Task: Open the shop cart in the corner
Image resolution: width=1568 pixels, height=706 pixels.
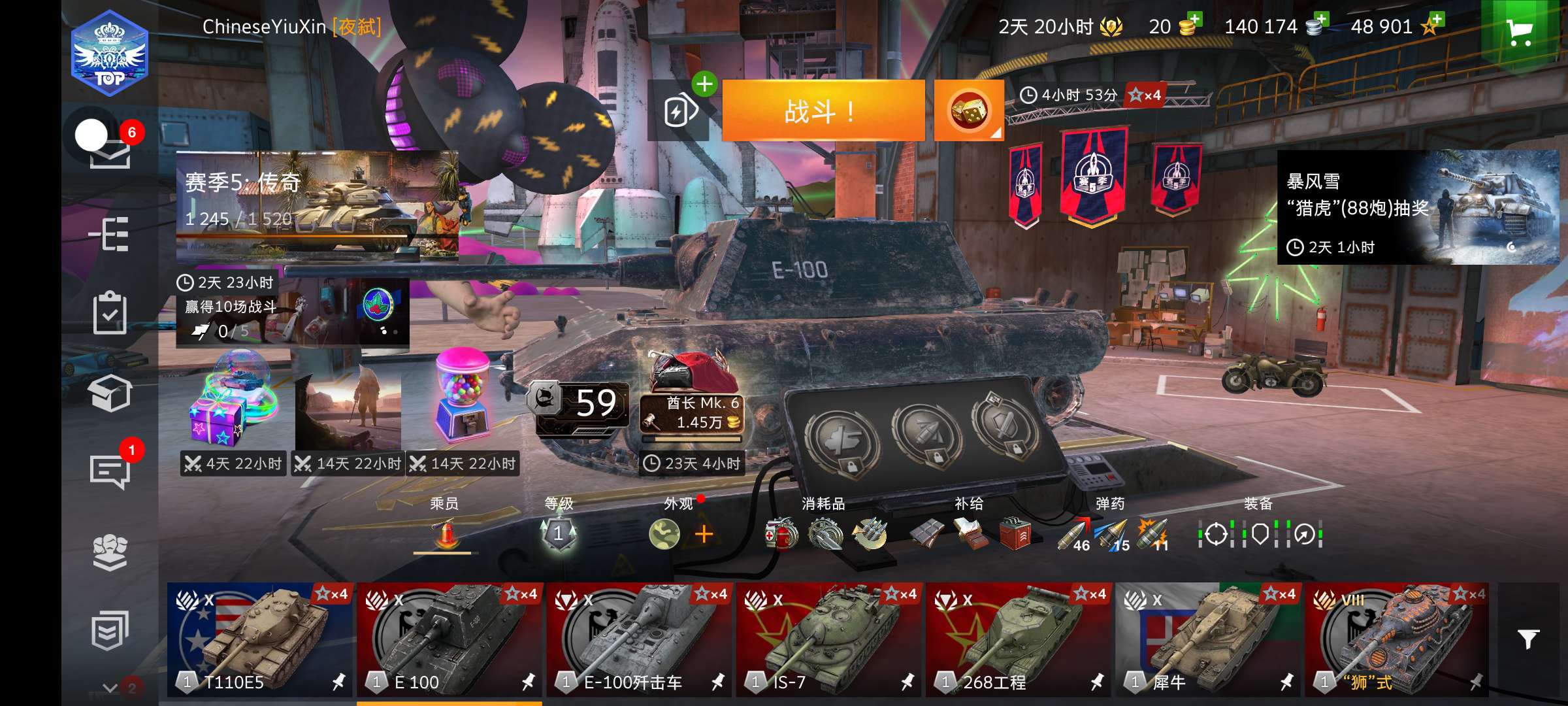Action: pyautogui.click(x=1519, y=31)
